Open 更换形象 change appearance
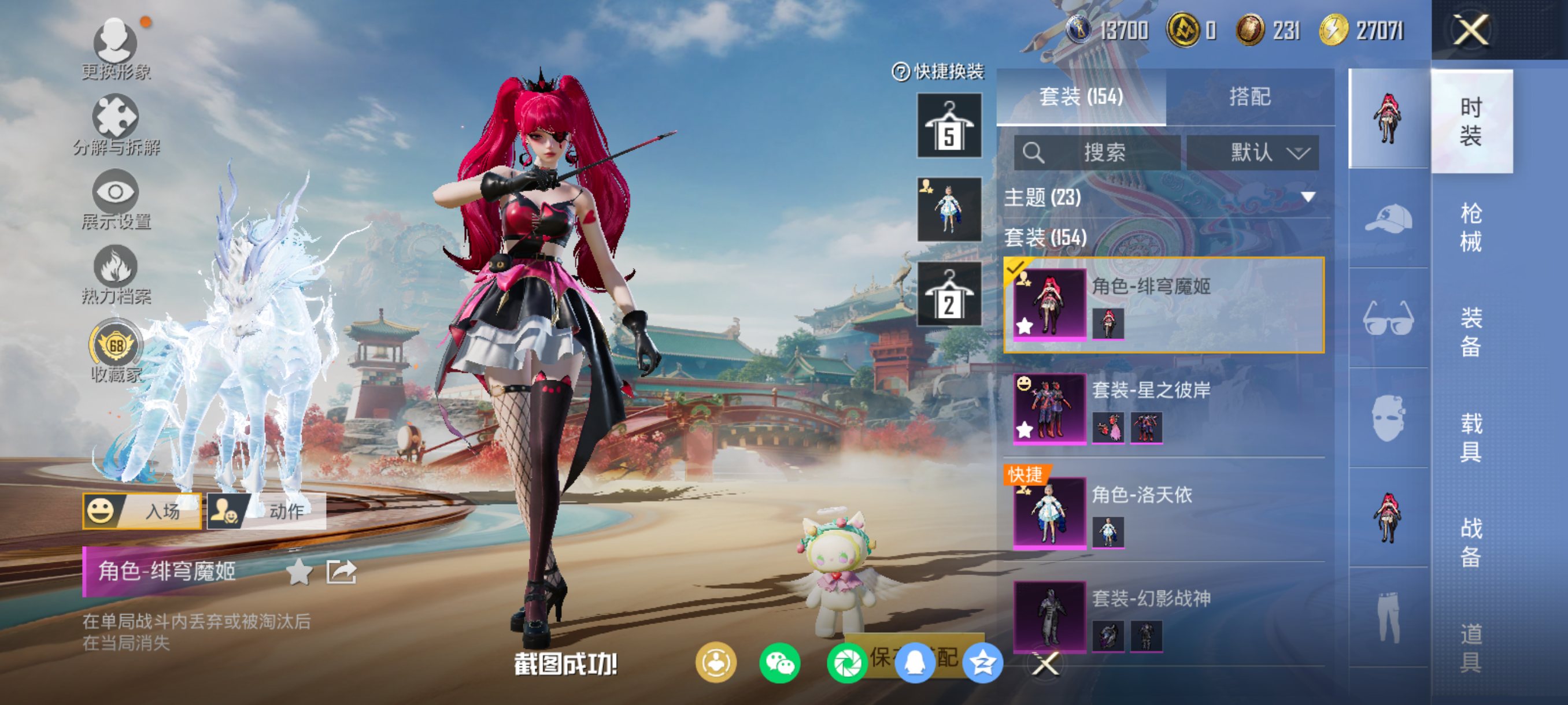1568x705 pixels. [116, 49]
